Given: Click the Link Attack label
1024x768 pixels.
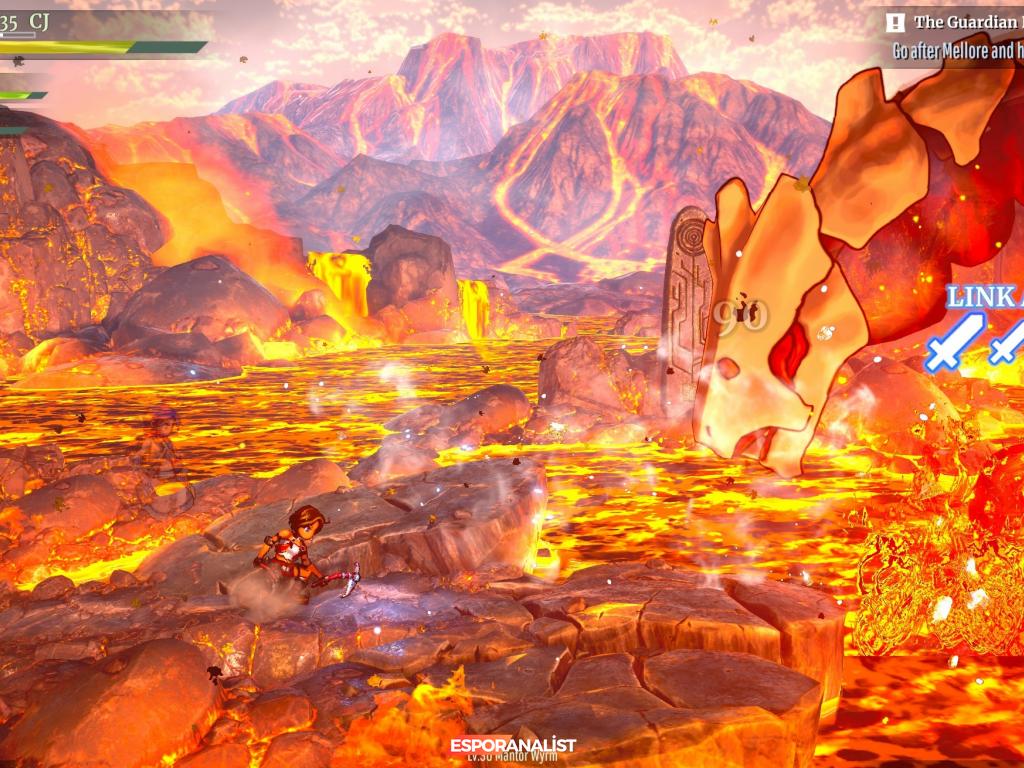Looking at the screenshot, I should pyautogui.click(x=984, y=297).
